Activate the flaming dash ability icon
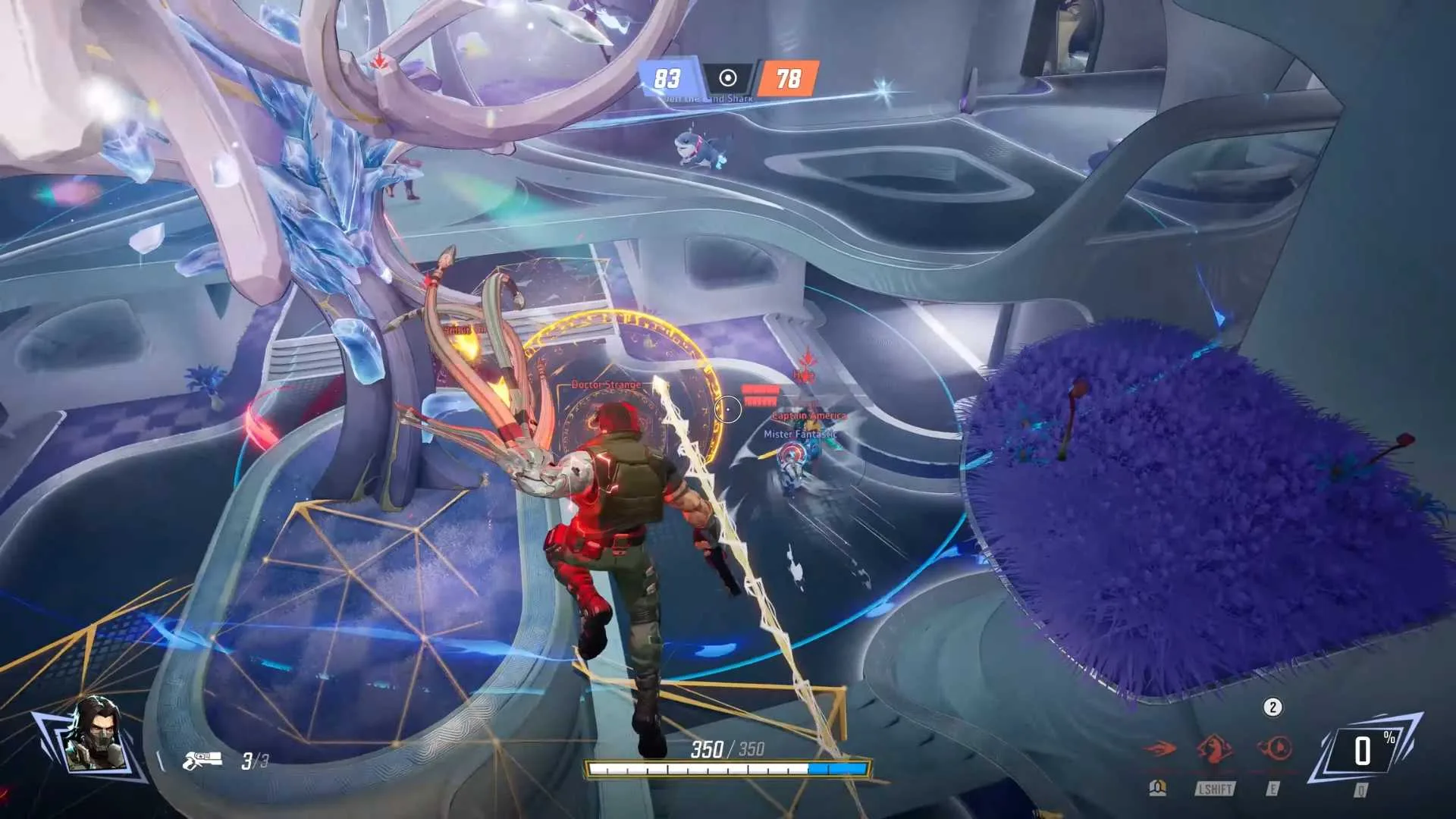The height and width of the screenshot is (819, 1456). [x=1159, y=749]
